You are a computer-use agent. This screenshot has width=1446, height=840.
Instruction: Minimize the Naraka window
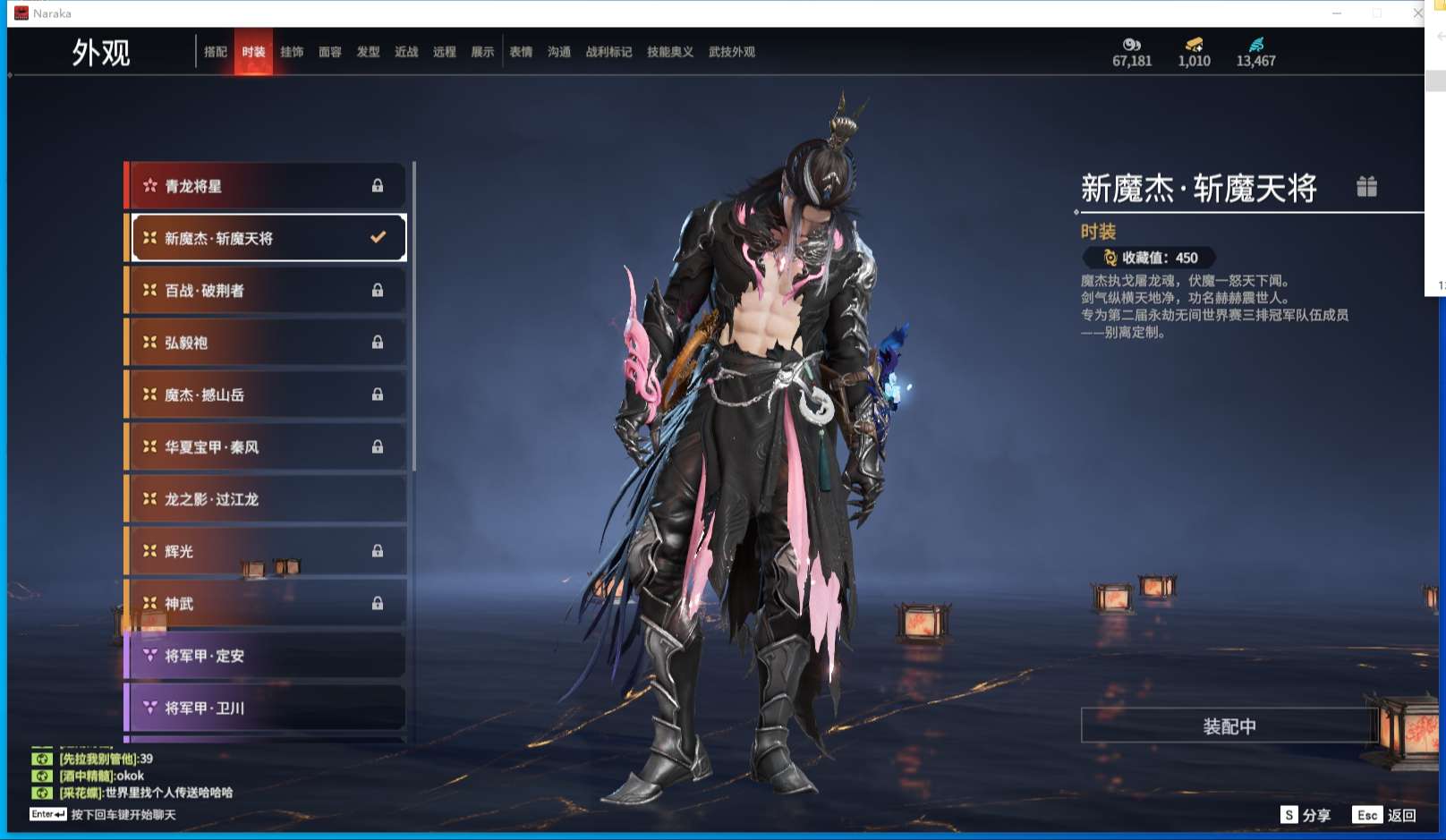pos(1337,13)
